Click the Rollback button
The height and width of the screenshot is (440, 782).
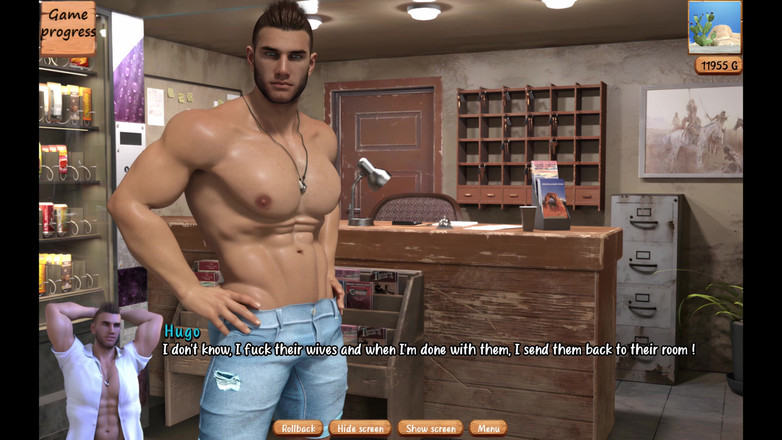point(298,428)
